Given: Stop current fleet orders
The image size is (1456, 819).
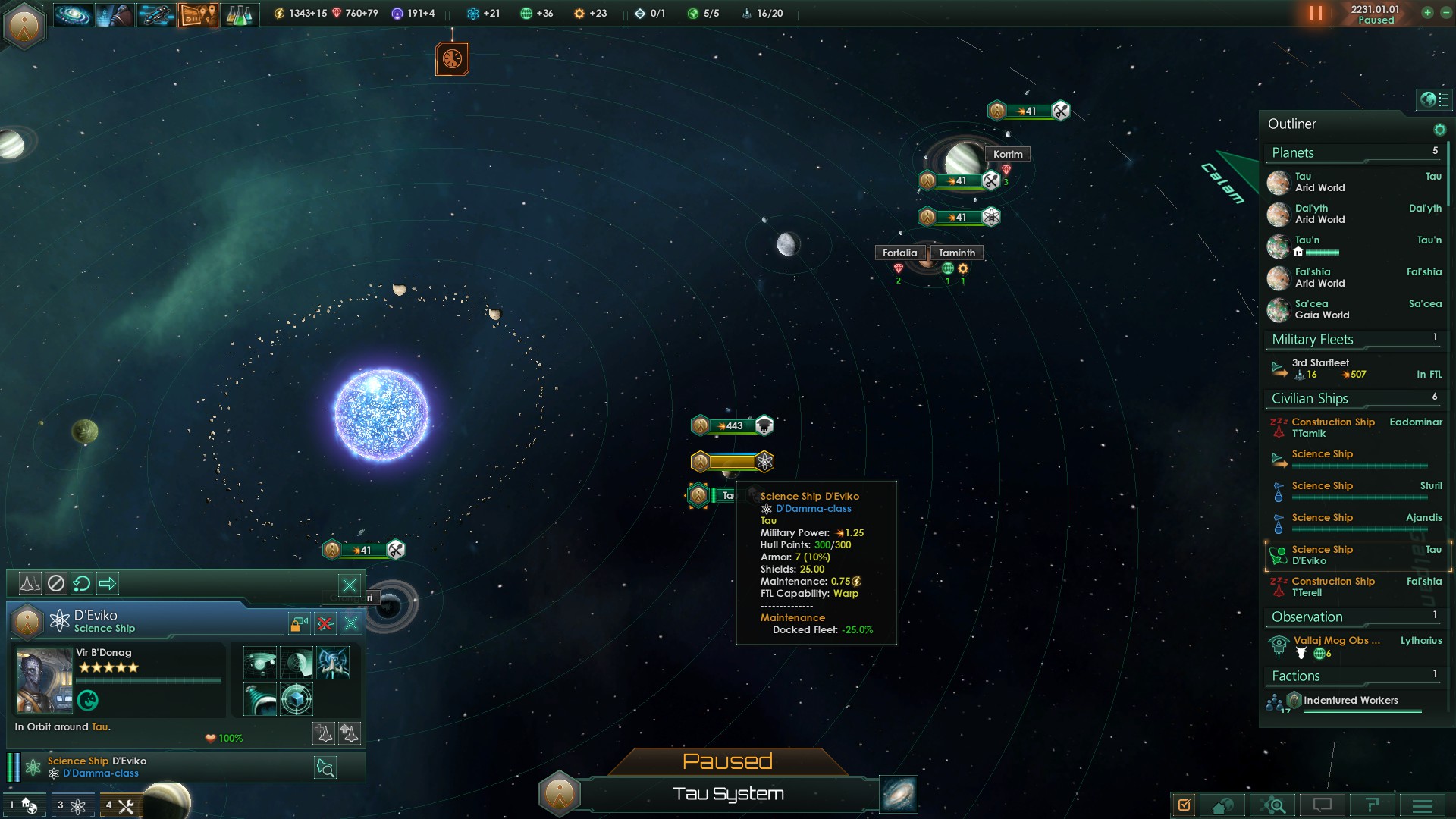Looking at the screenshot, I should (56, 583).
